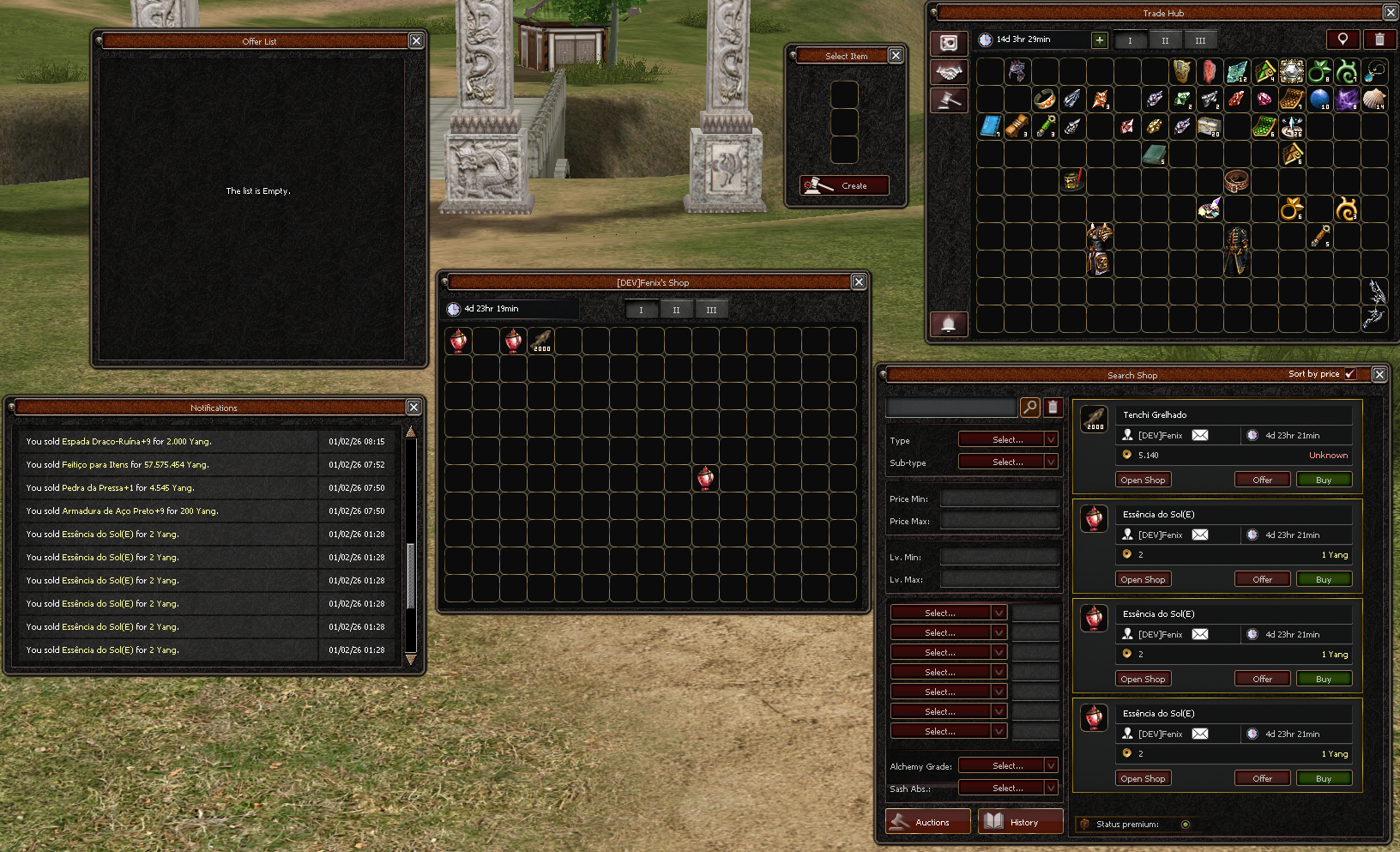
Task: Click the trash icon next to the search field
Action: tap(1053, 406)
